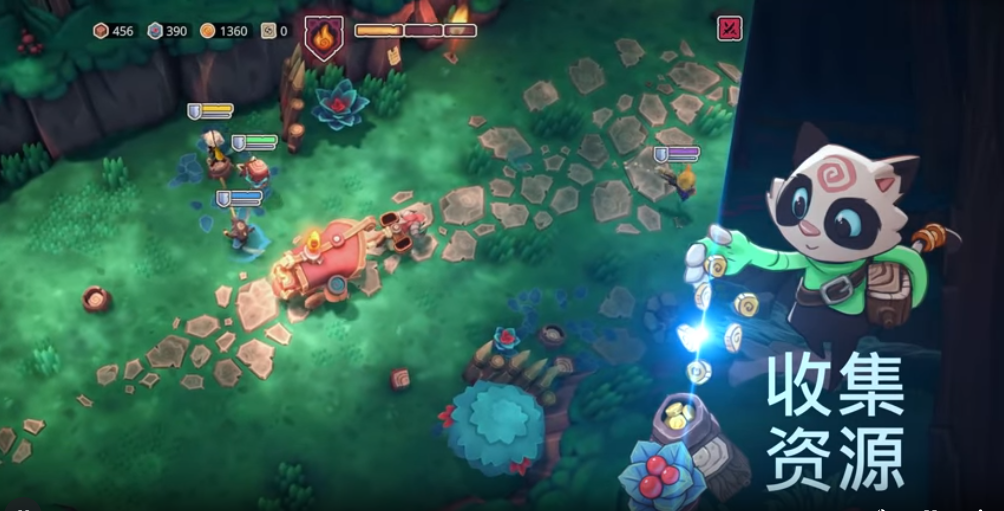Open the red crossed-swords button
This screenshot has height=511, width=1004.
pos(730,29)
